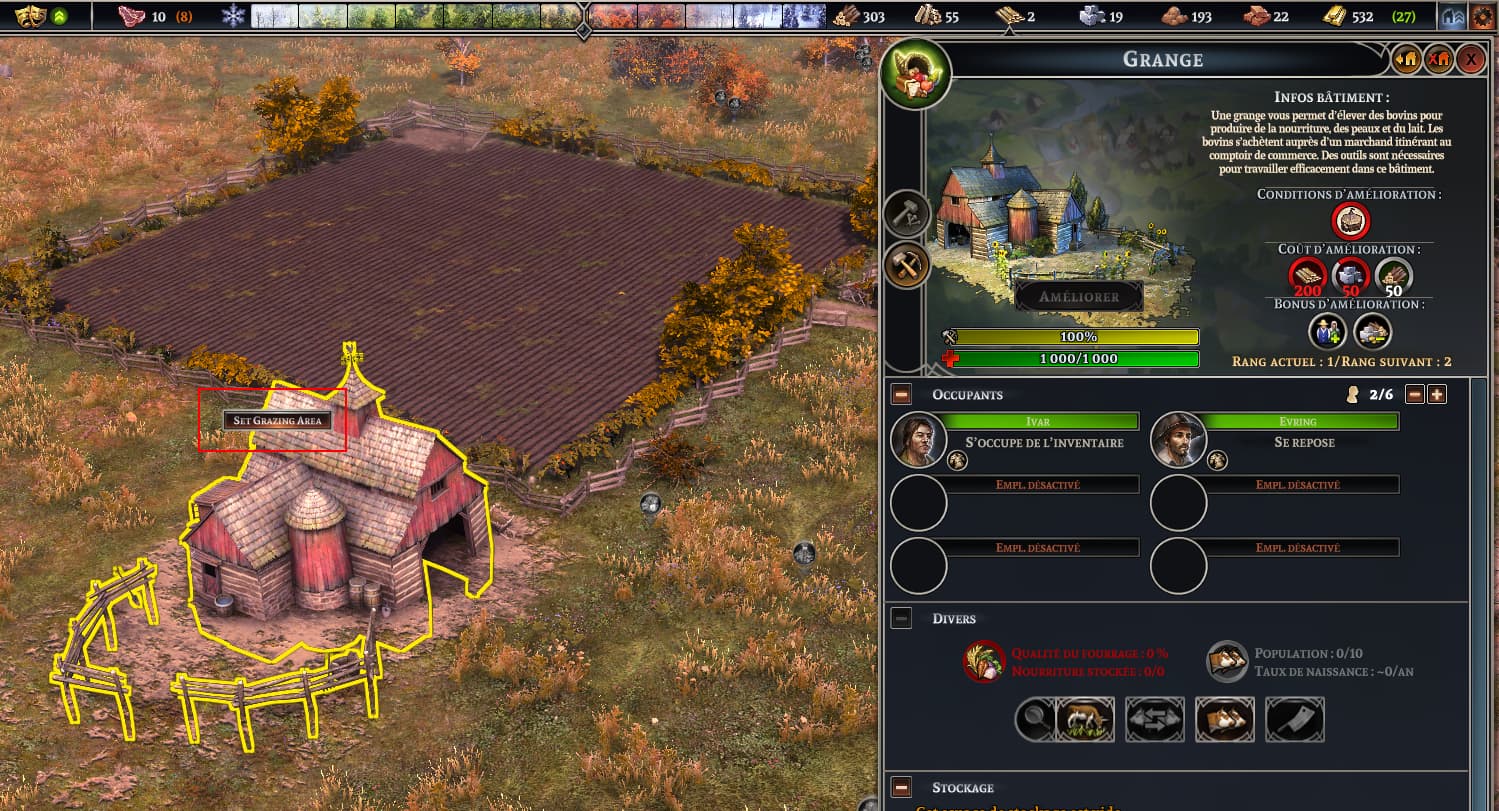
Task: Select Evring's worker portrait
Action: [1179, 440]
